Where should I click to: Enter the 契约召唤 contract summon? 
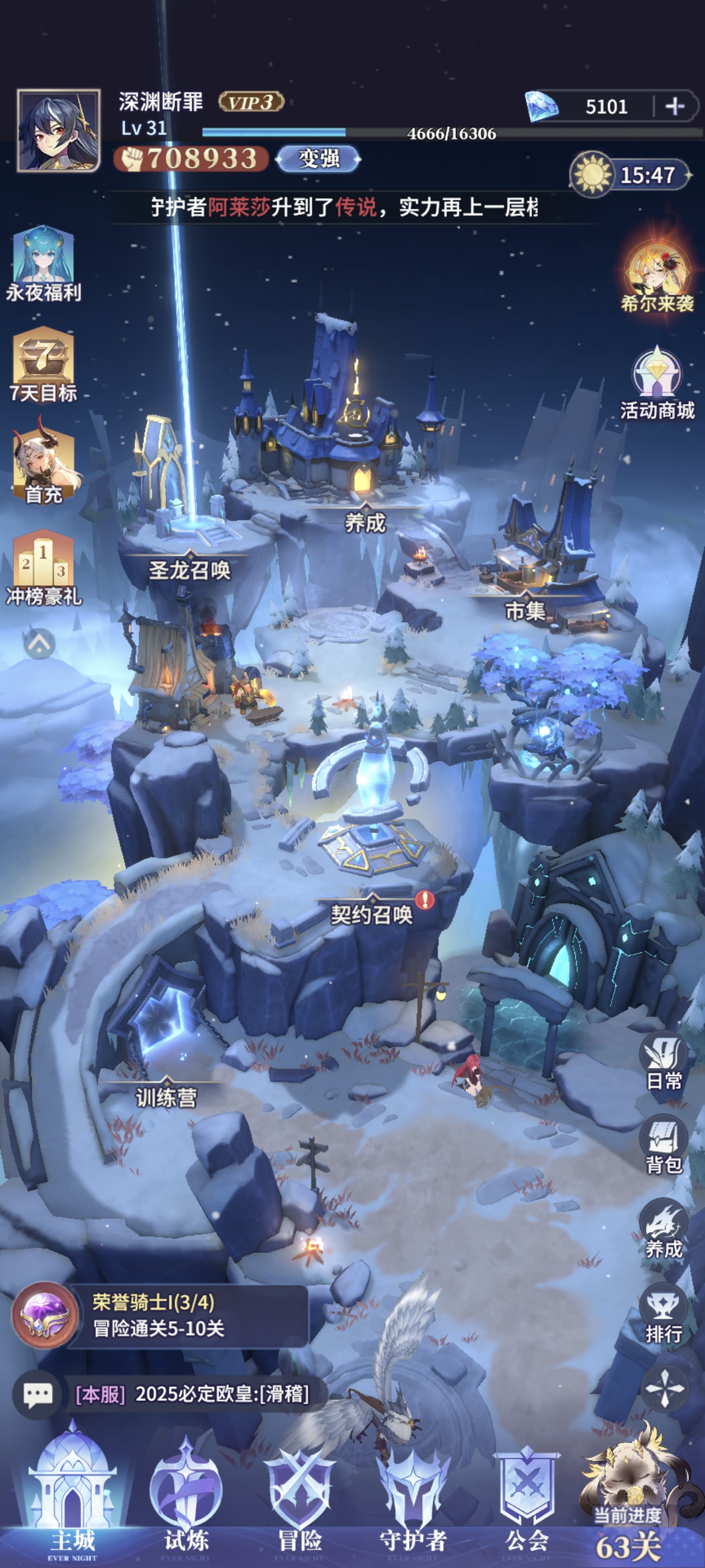click(x=371, y=913)
